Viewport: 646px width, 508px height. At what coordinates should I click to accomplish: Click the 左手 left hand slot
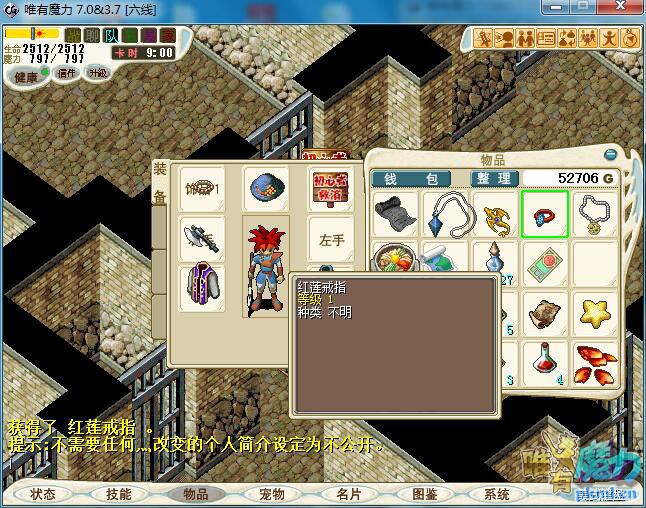pyautogui.click(x=331, y=240)
